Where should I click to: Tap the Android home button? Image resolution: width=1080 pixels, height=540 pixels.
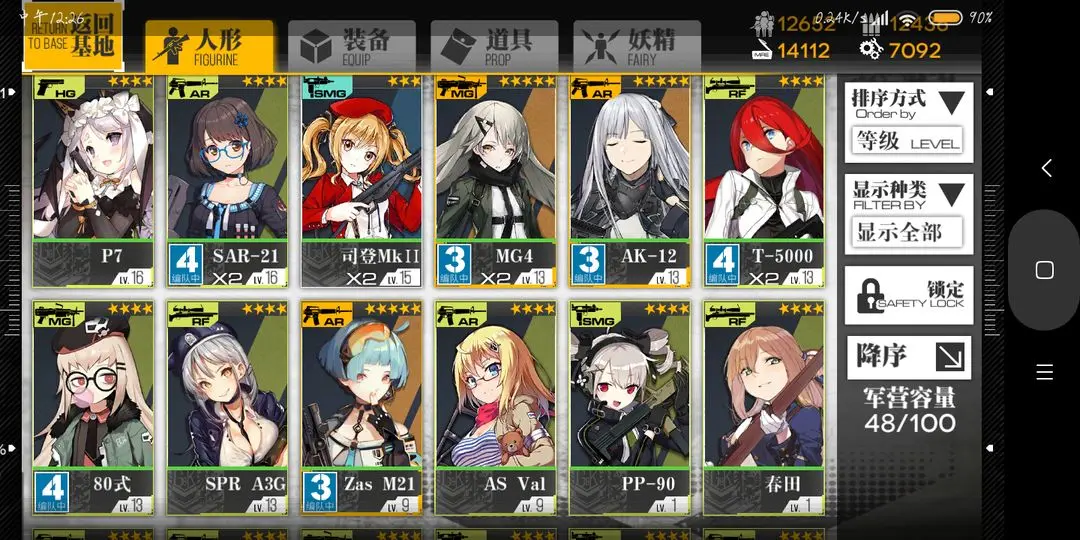1044,270
